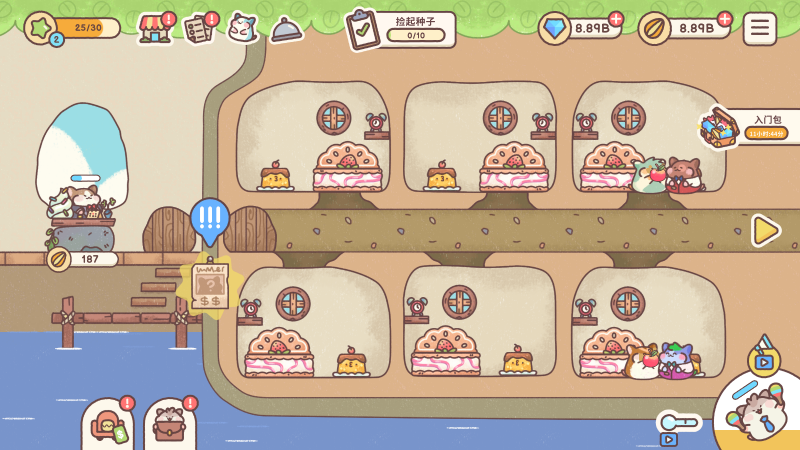Add more seed currency
The height and width of the screenshot is (450, 800).
tap(725, 19)
